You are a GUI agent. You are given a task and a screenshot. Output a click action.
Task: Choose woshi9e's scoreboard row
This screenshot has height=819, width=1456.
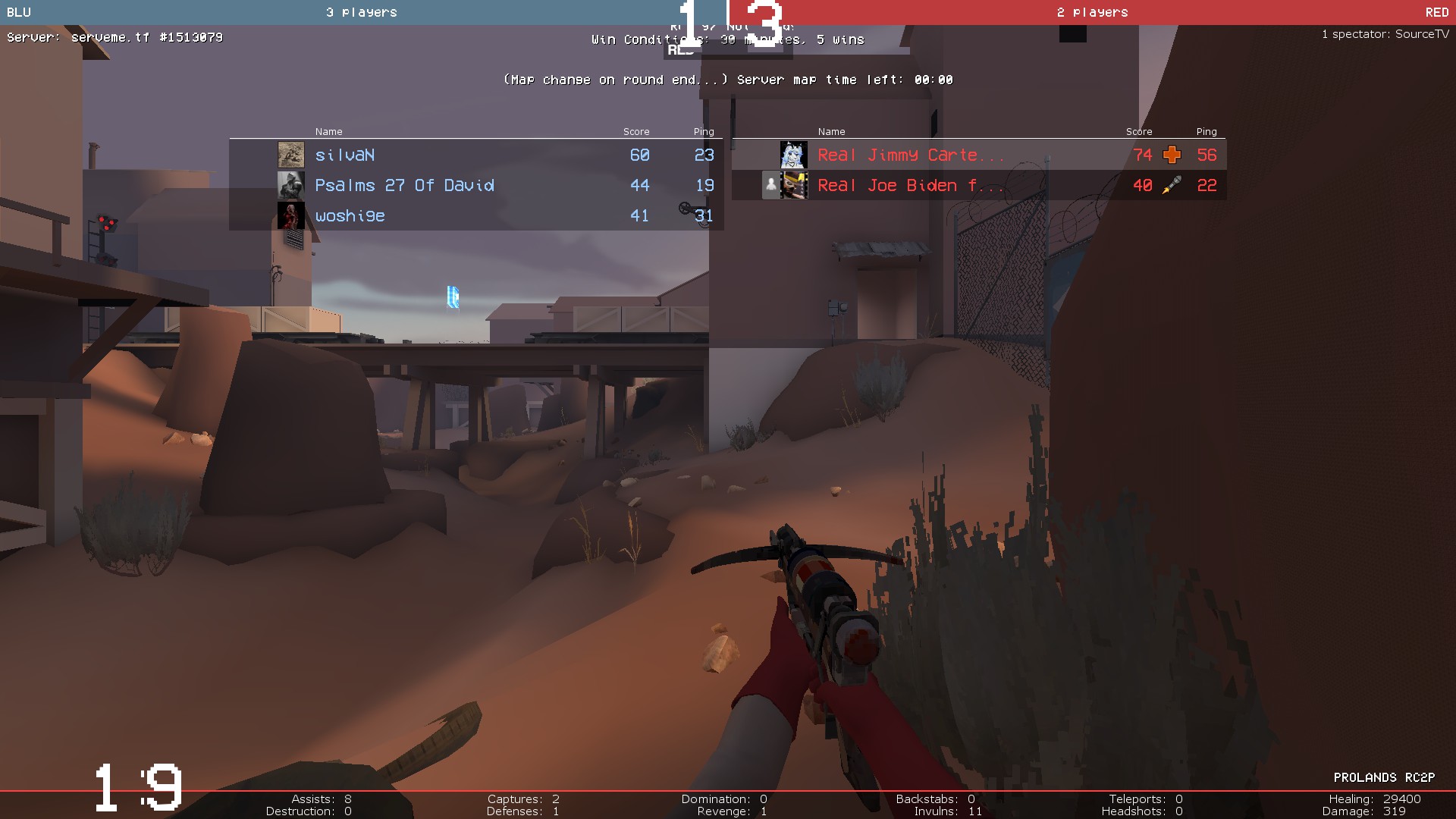click(x=475, y=216)
